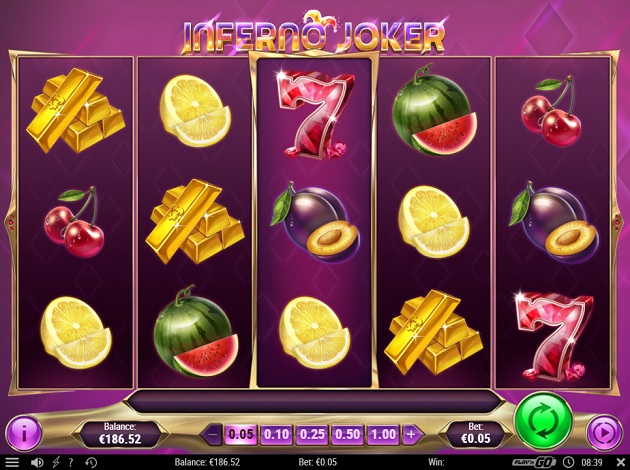The width and height of the screenshot is (630, 470).
Task: Spin the reels with the green button
Action: point(543,422)
